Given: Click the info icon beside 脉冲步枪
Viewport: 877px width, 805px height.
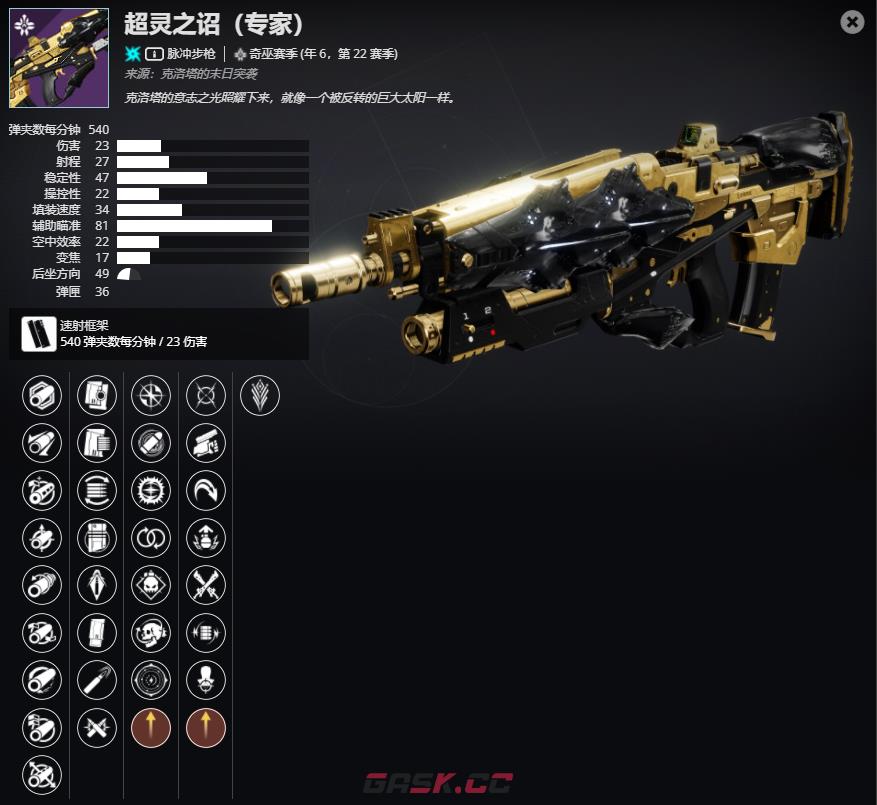Looking at the screenshot, I should click(x=155, y=53).
